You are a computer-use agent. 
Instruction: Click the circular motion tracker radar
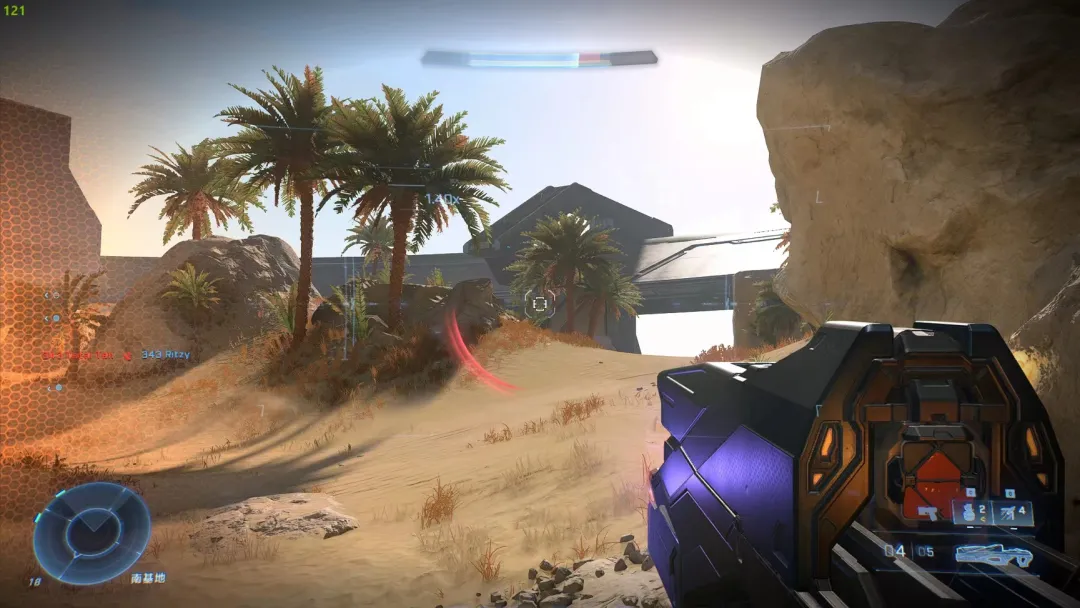pyautogui.click(x=91, y=533)
